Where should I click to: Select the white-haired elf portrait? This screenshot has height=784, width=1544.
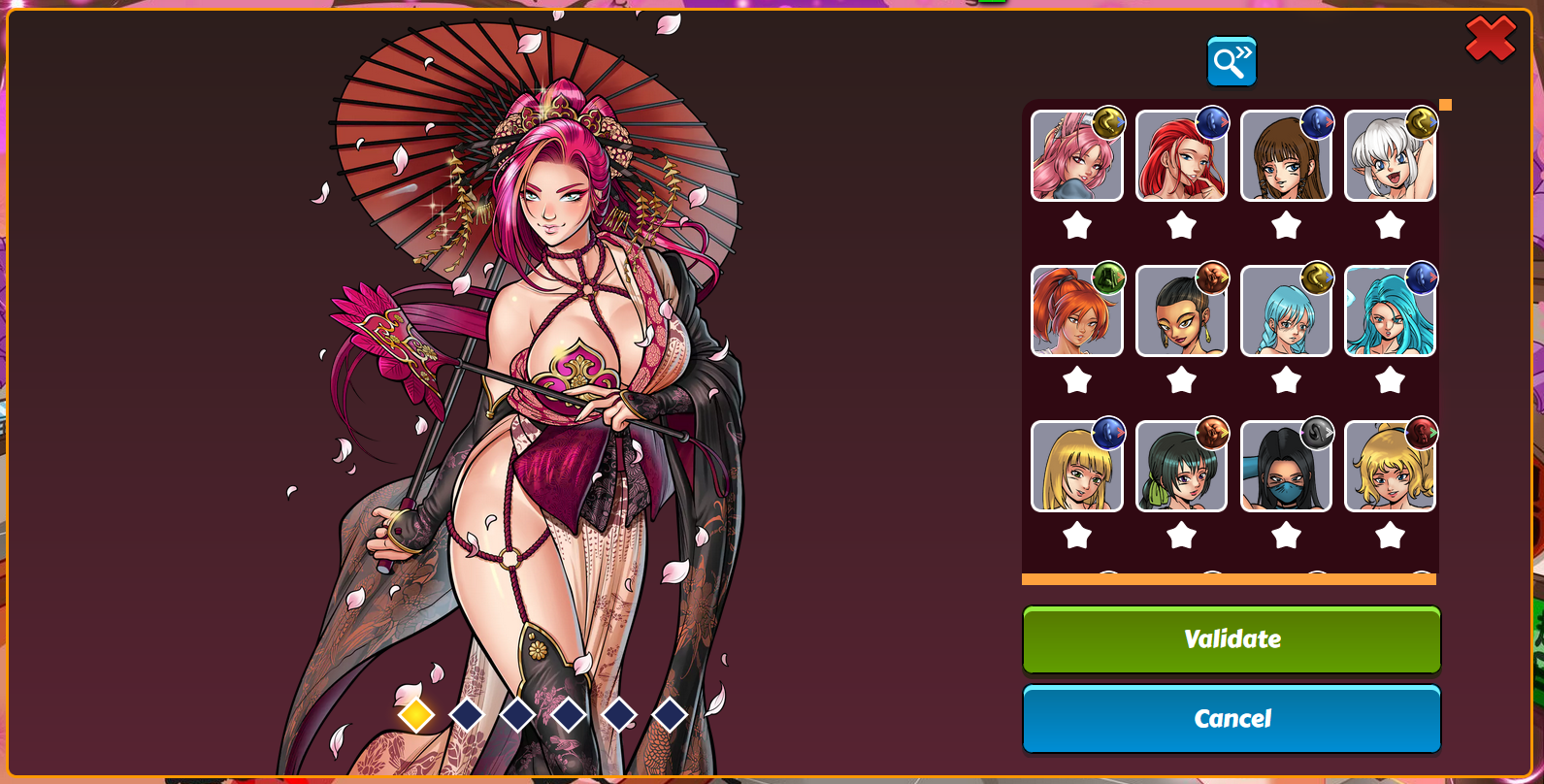[1390, 157]
